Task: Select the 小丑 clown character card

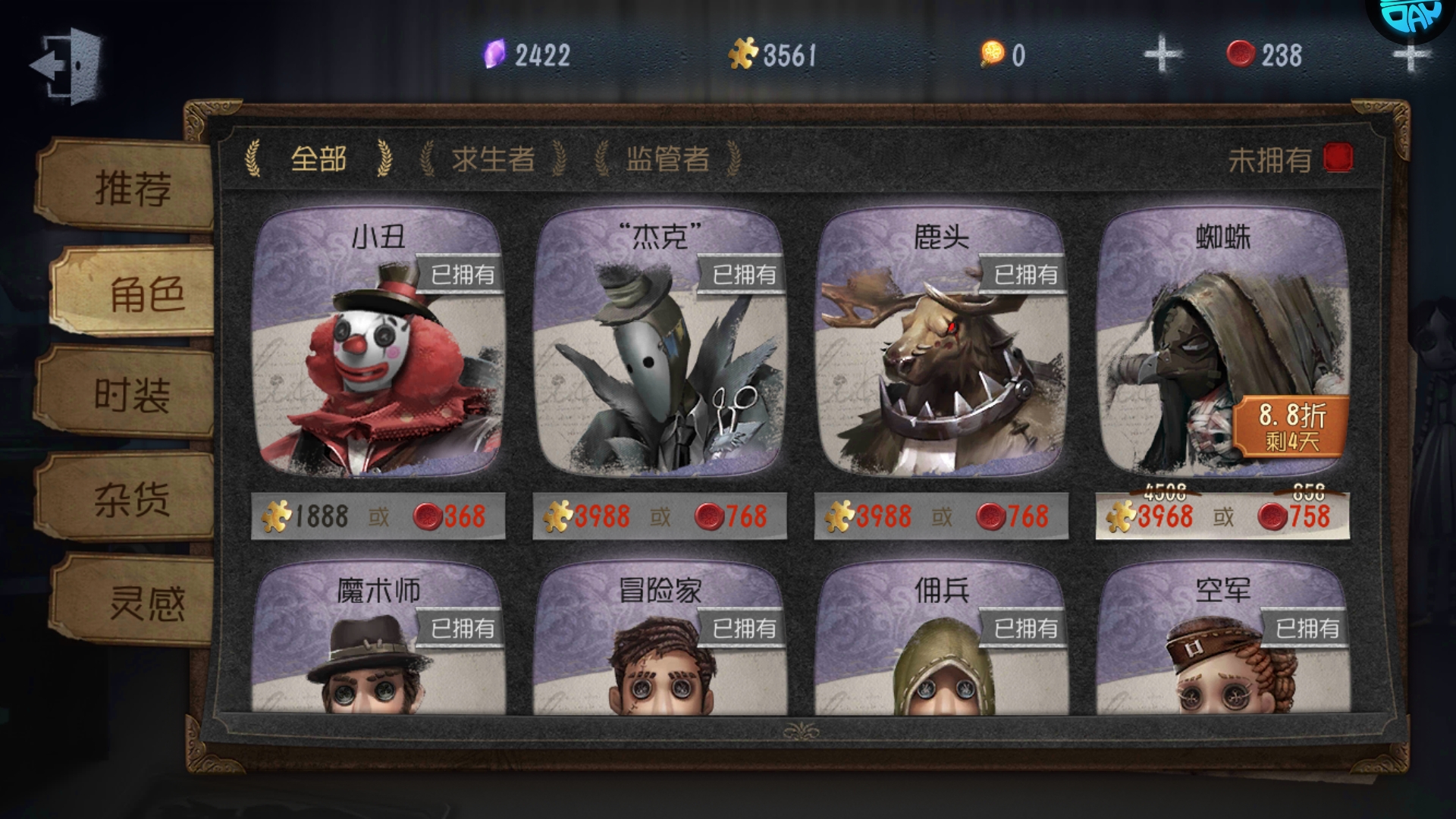Action: [378, 349]
